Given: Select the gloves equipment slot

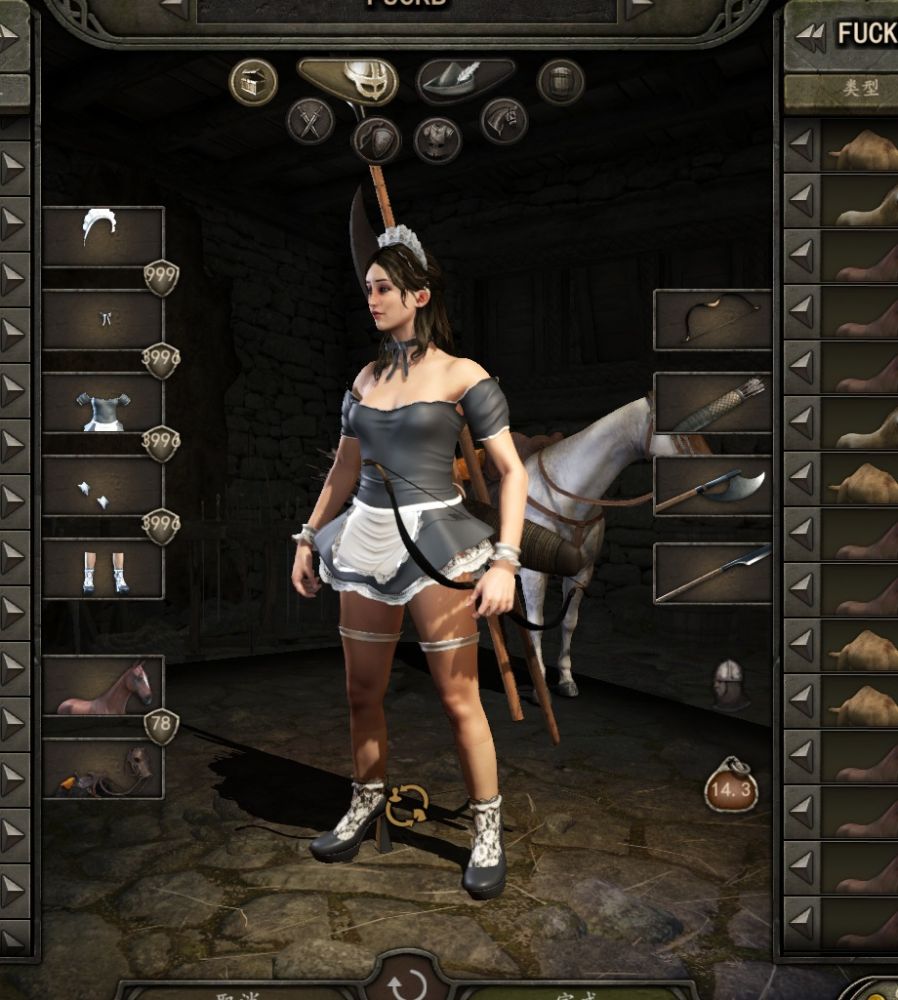Looking at the screenshot, I should pos(103,486).
